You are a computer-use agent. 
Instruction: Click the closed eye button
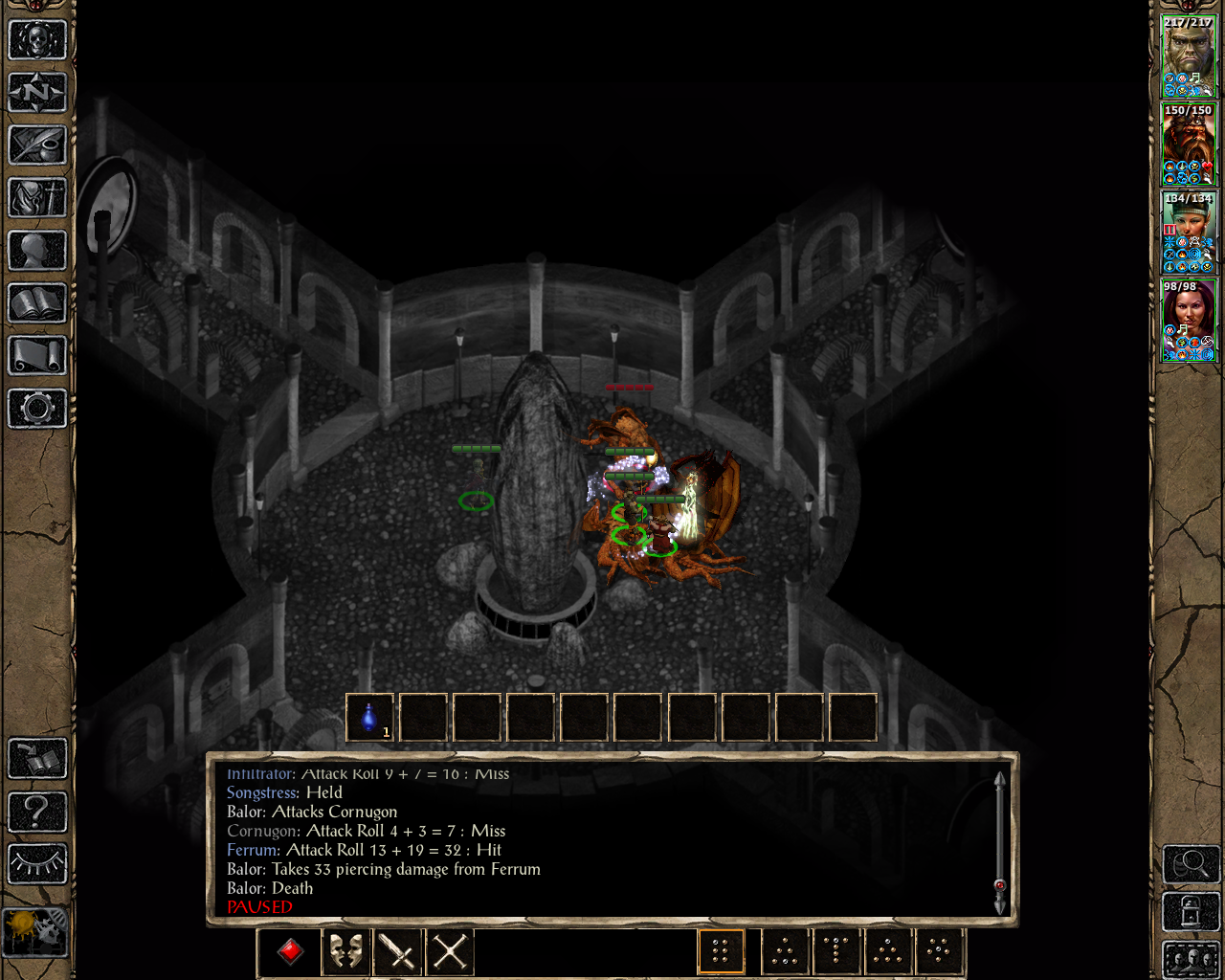pyautogui.click(x=37, y=864)
